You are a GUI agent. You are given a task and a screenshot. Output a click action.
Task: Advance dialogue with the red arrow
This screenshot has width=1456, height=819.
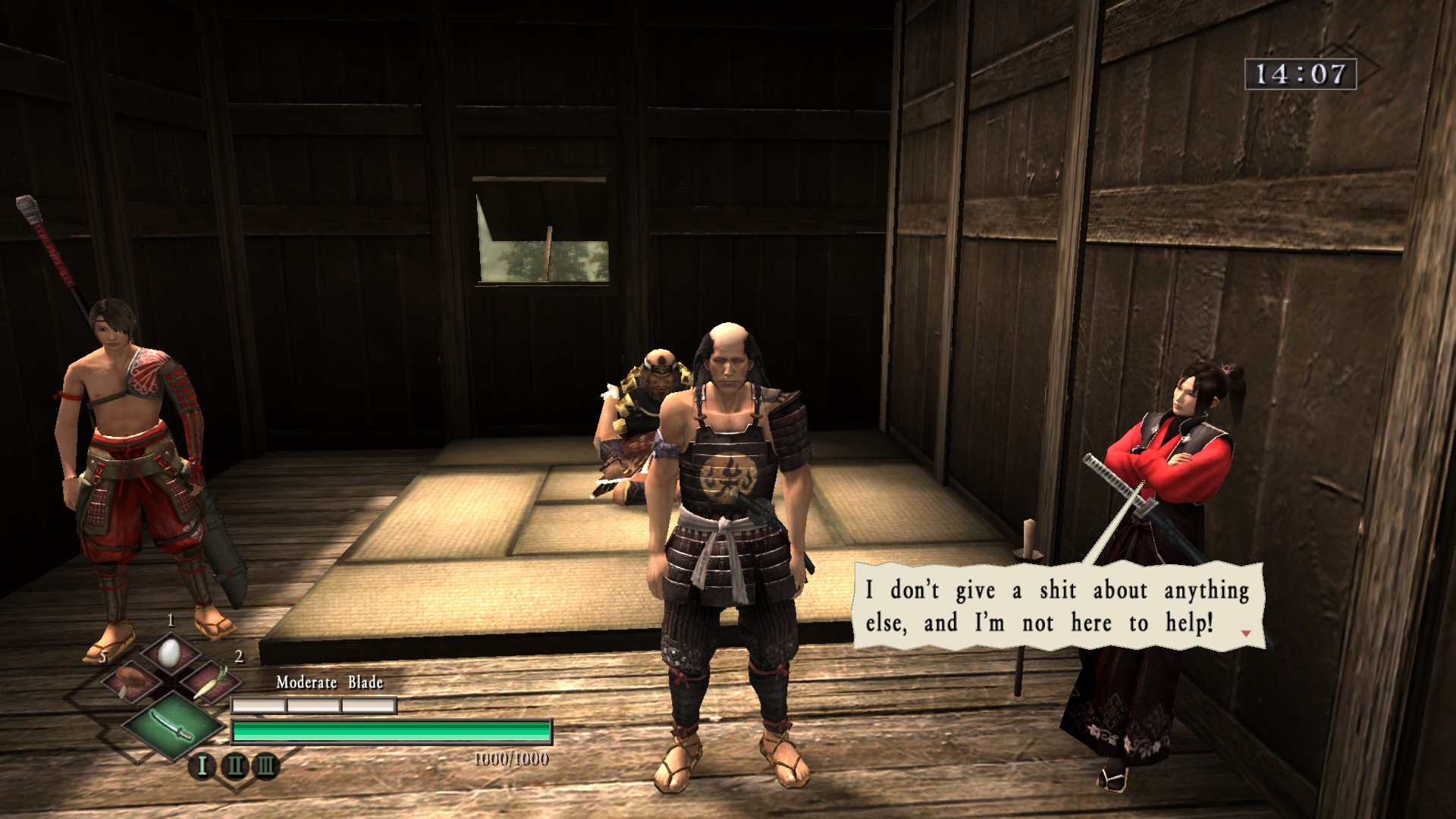coord(1245,632)
